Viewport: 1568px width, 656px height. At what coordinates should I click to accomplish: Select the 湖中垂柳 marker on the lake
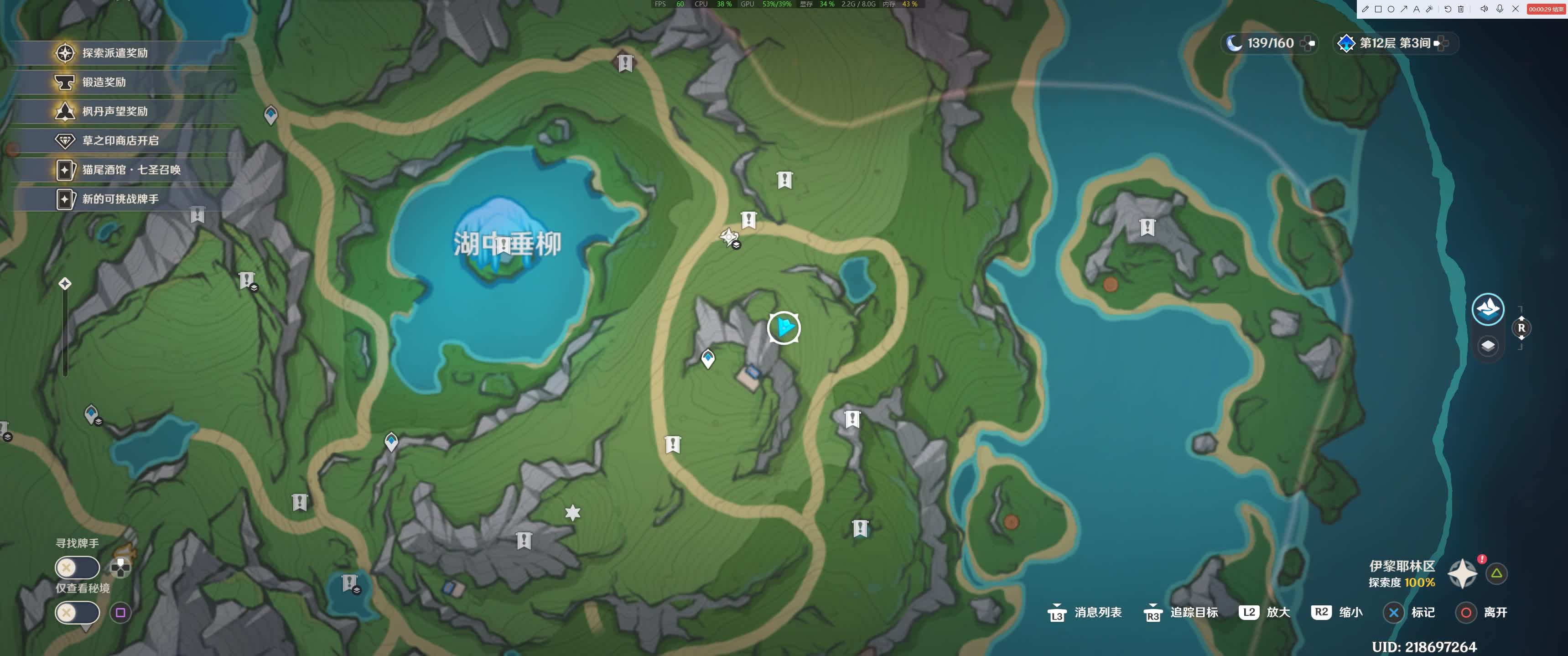click(x=506, y=244)
